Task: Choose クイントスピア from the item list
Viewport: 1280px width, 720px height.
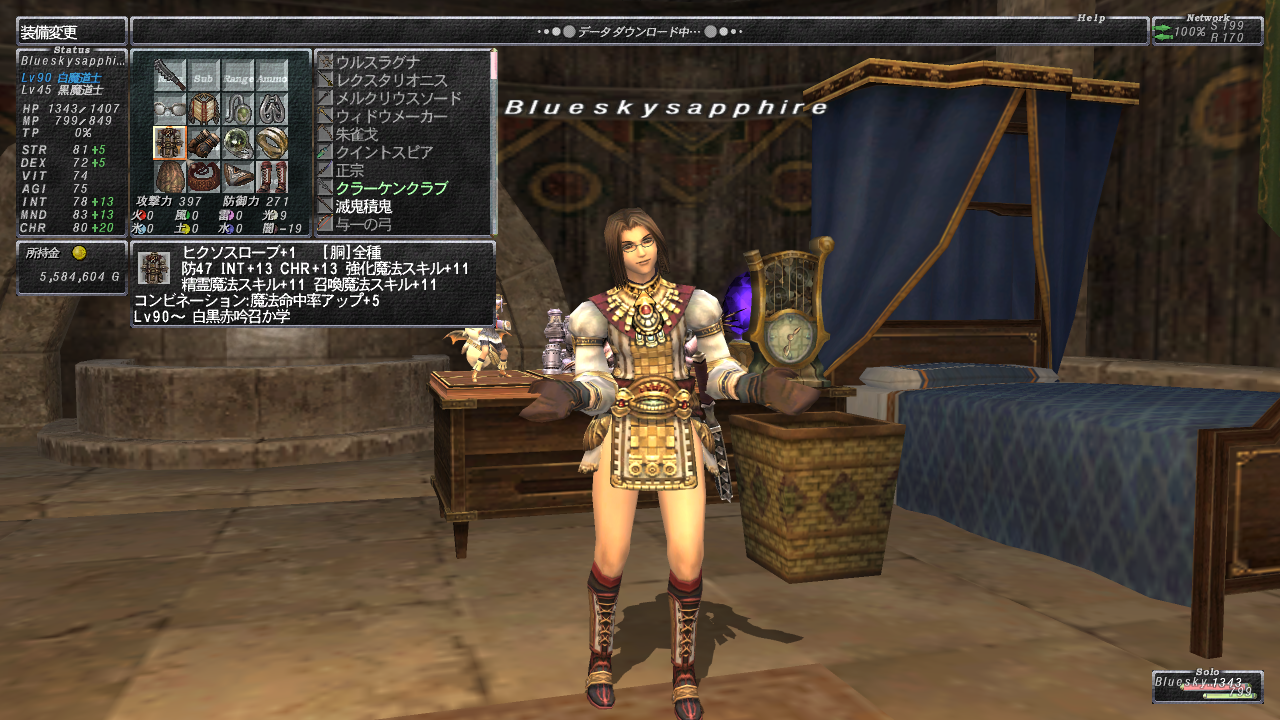Action: click(x=384, y=152)
